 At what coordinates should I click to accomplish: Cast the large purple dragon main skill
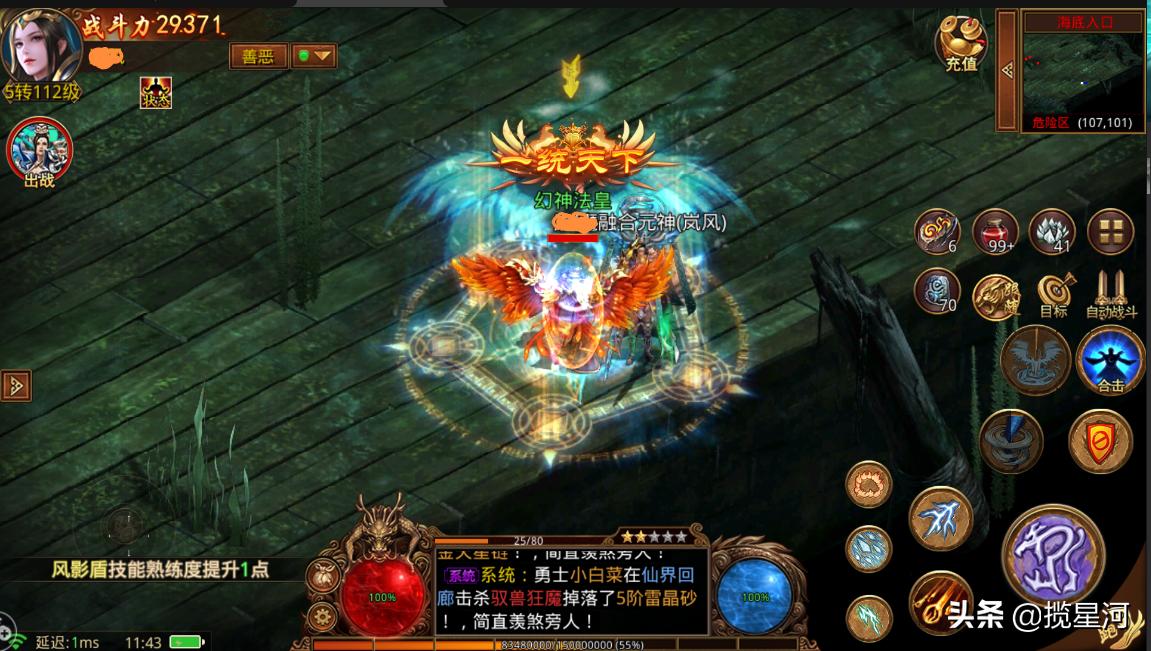(1052, 554)
